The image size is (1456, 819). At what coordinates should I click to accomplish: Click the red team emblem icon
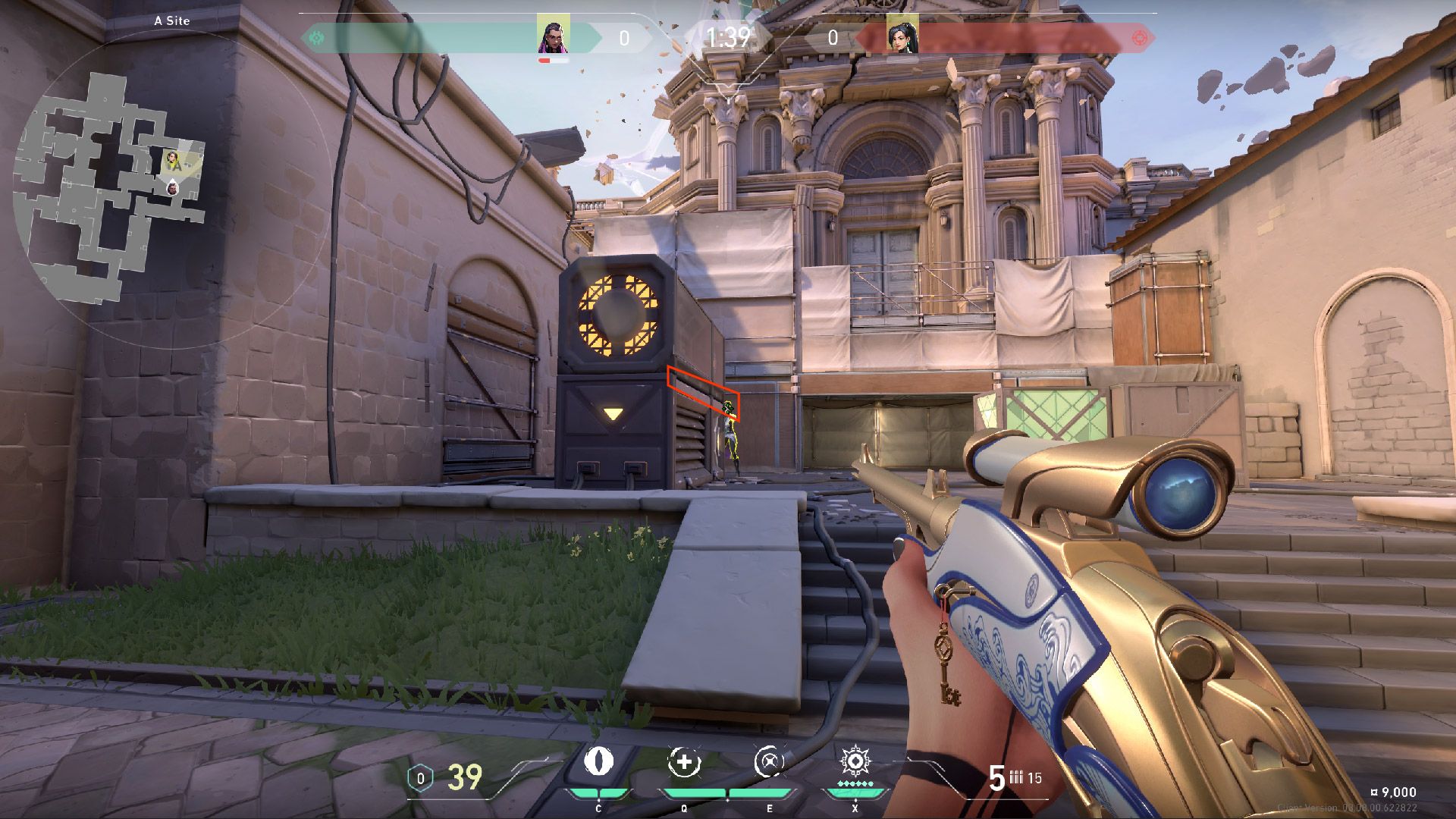[x=1139, y=37]
